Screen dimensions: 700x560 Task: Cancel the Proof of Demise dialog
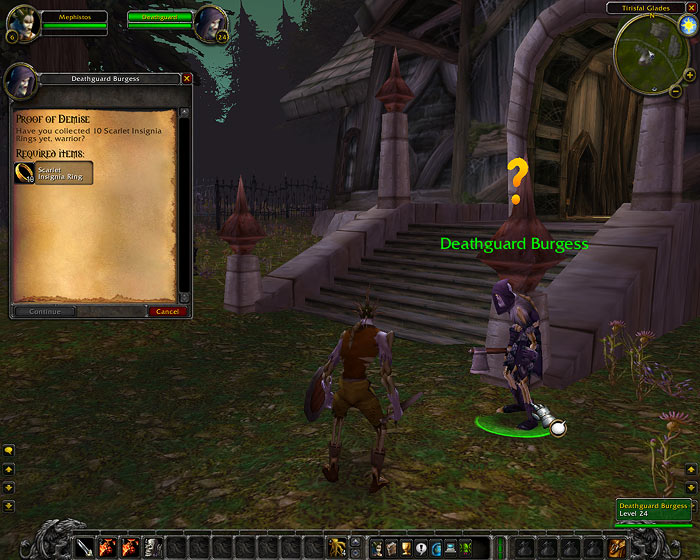[x=167, y=311]
